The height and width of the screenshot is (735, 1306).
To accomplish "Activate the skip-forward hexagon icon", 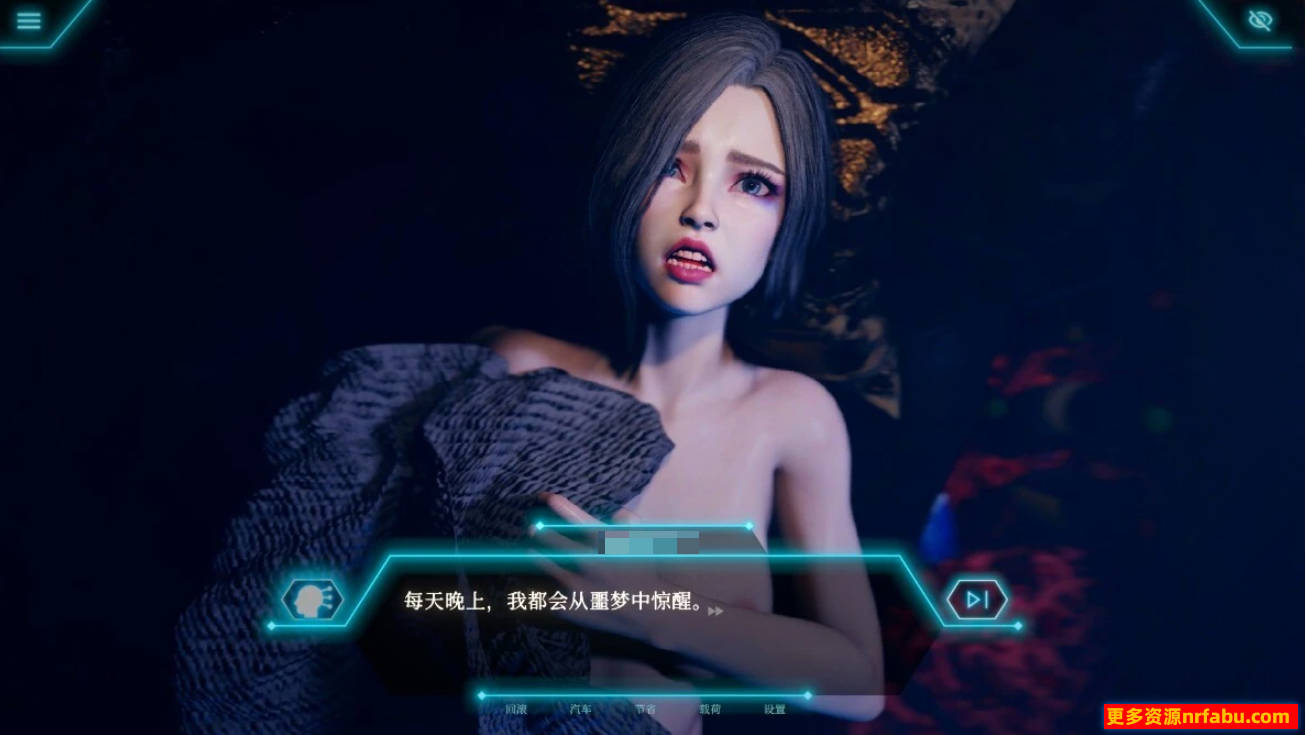I will point(977,598).
